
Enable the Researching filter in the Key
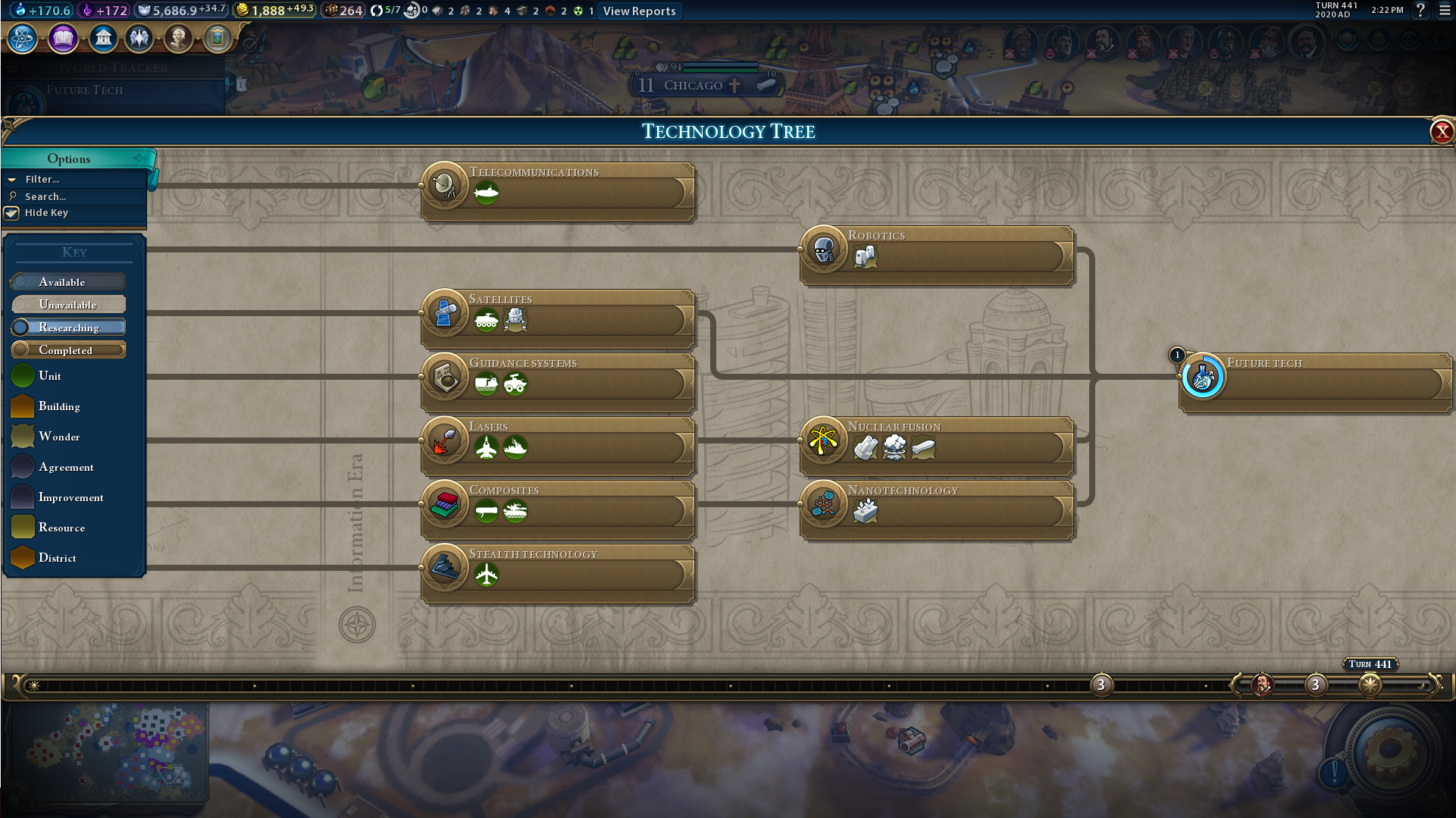(68, 327)
